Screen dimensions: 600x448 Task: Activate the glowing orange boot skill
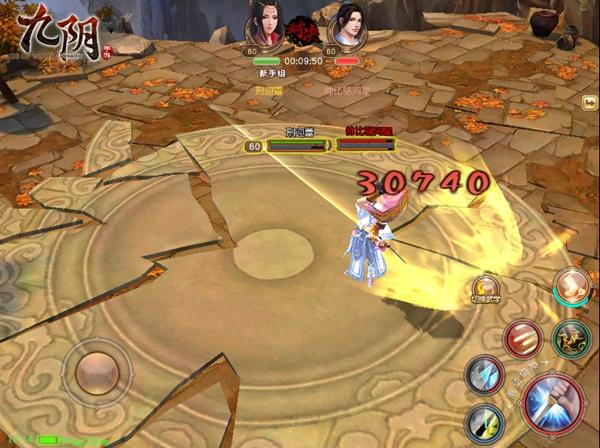(x=572, y=287)
